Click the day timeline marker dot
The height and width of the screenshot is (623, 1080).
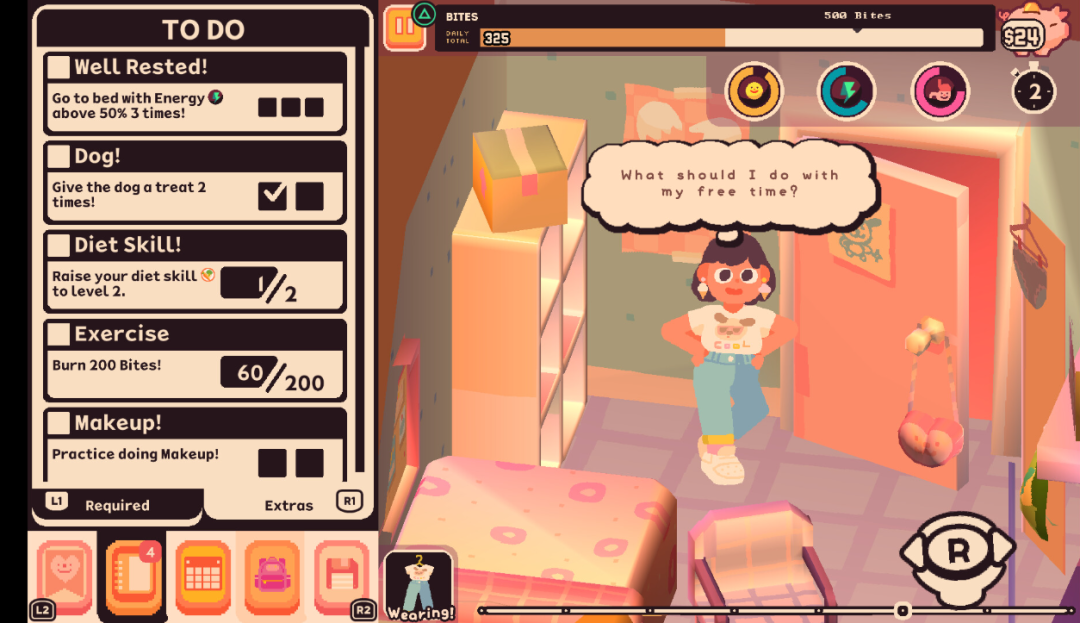point(903,610)
